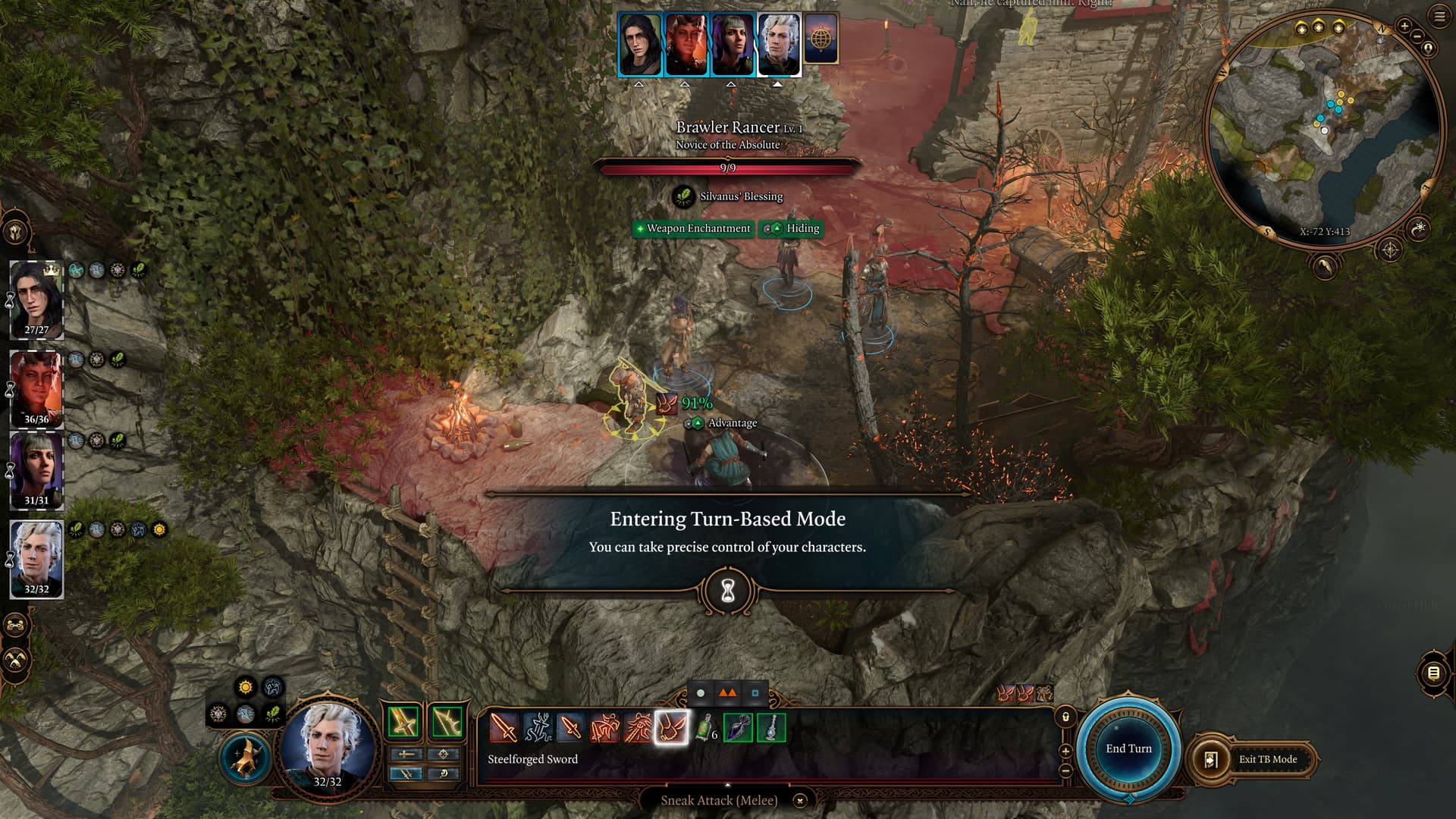This screenshot has height=819, width=1456.
Task: Use the green potion with count 6
Action: [x=705, y=728]
